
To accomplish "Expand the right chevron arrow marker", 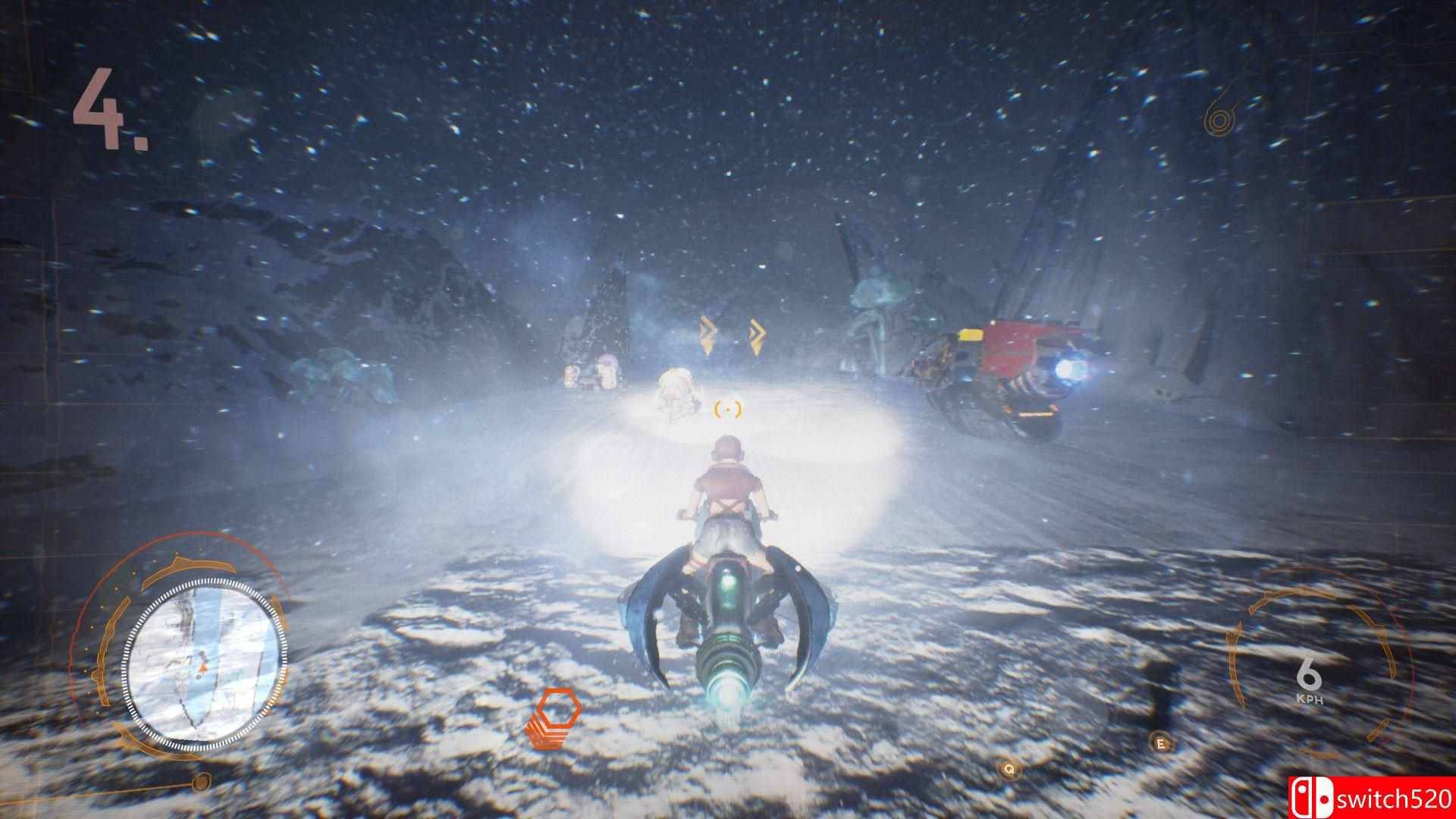I will [x=756, y=332].
